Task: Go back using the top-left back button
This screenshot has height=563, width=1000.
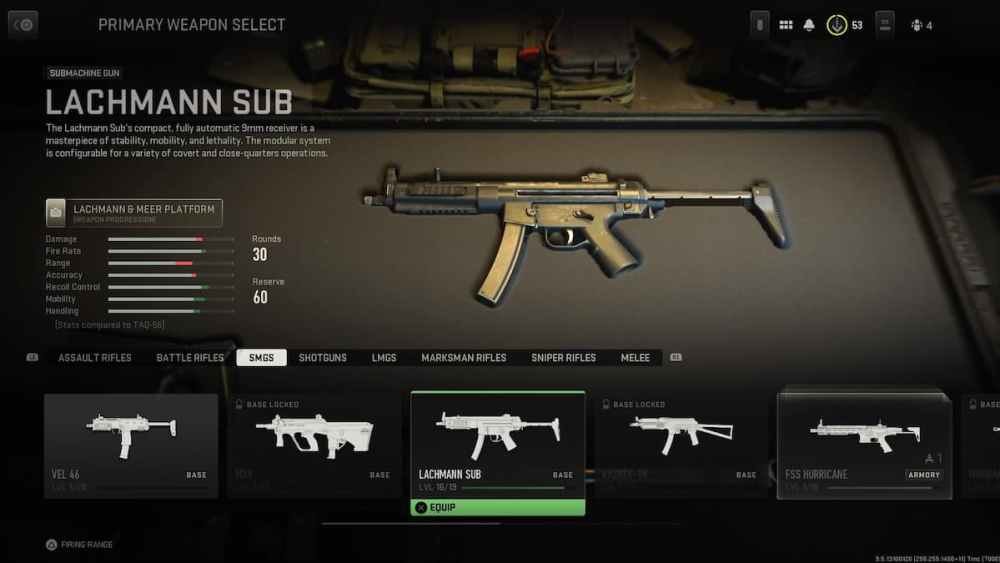Action: point(23,24)
